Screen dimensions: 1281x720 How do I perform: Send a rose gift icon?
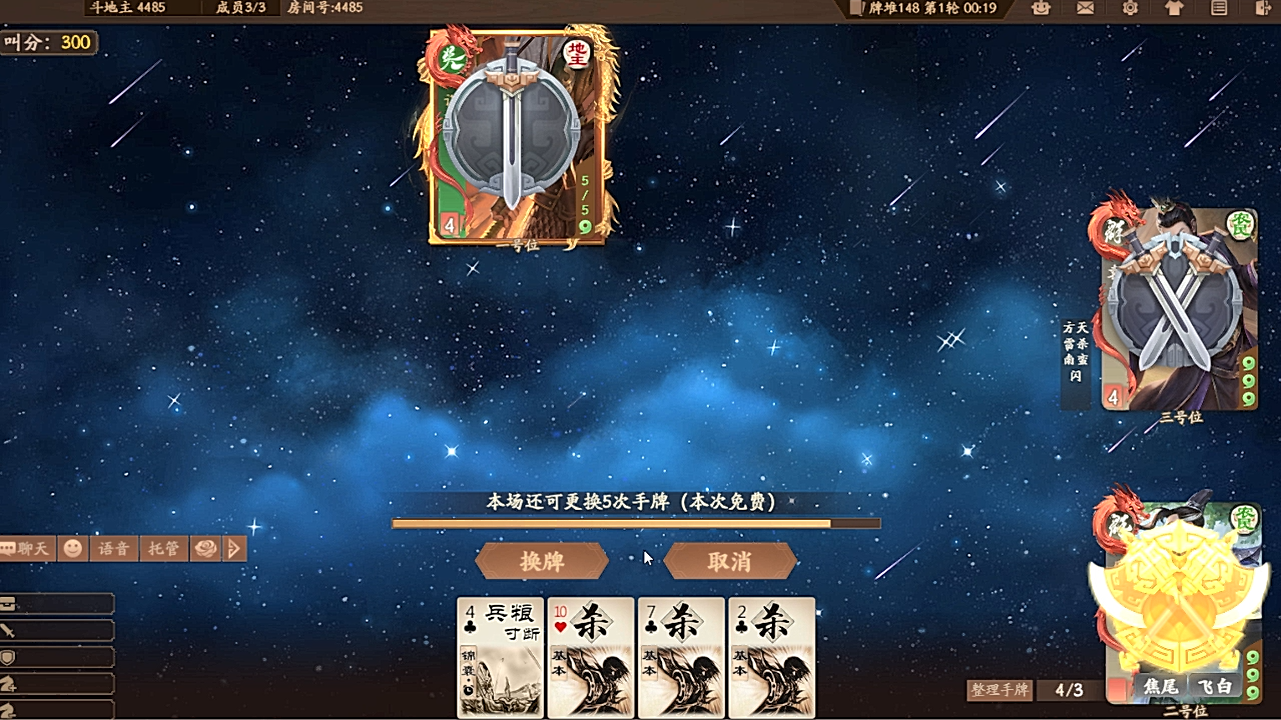click(205, 548)
